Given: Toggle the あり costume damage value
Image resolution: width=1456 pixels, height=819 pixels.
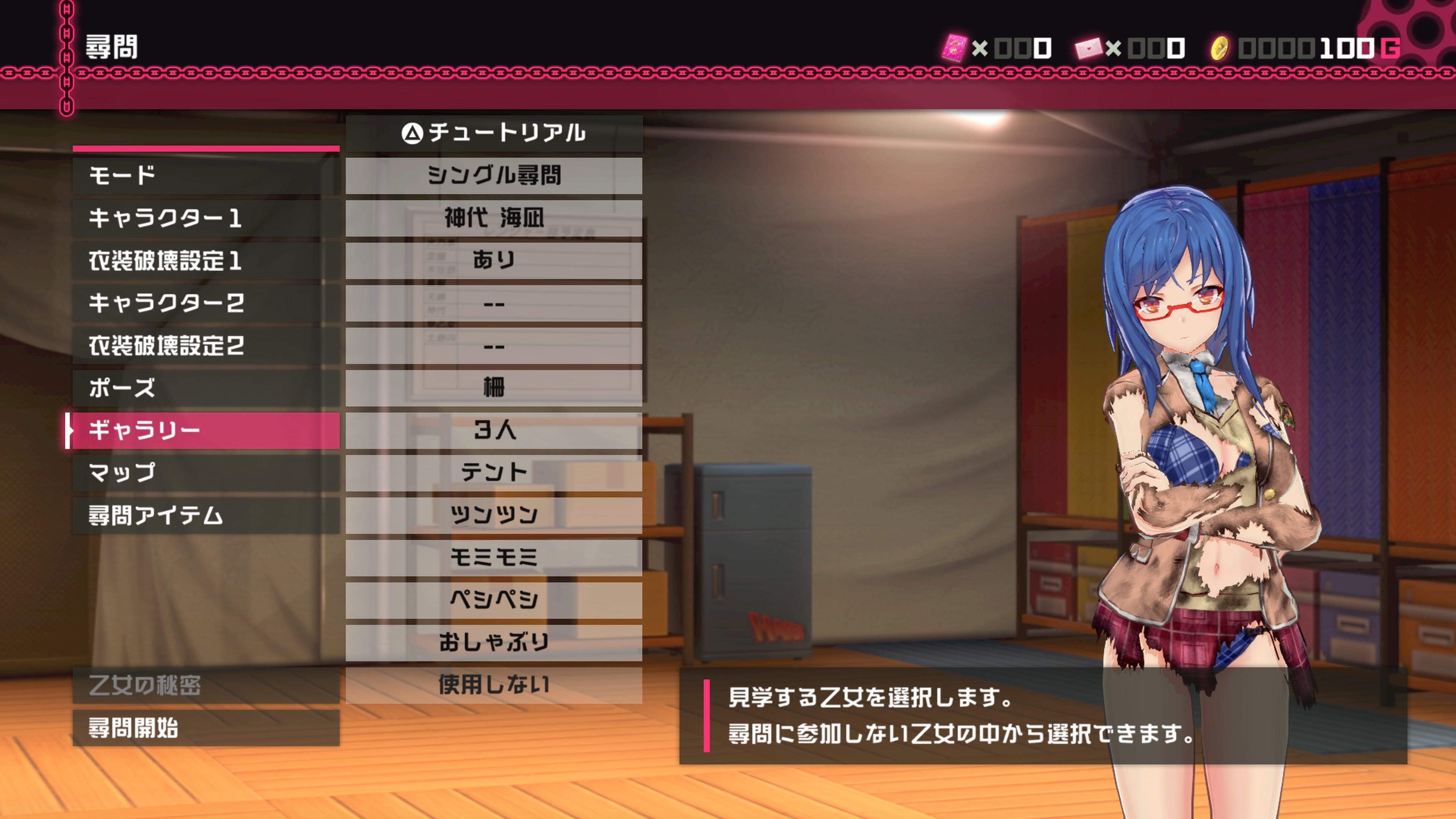Looking at the screenshot, I should point(493,260).
